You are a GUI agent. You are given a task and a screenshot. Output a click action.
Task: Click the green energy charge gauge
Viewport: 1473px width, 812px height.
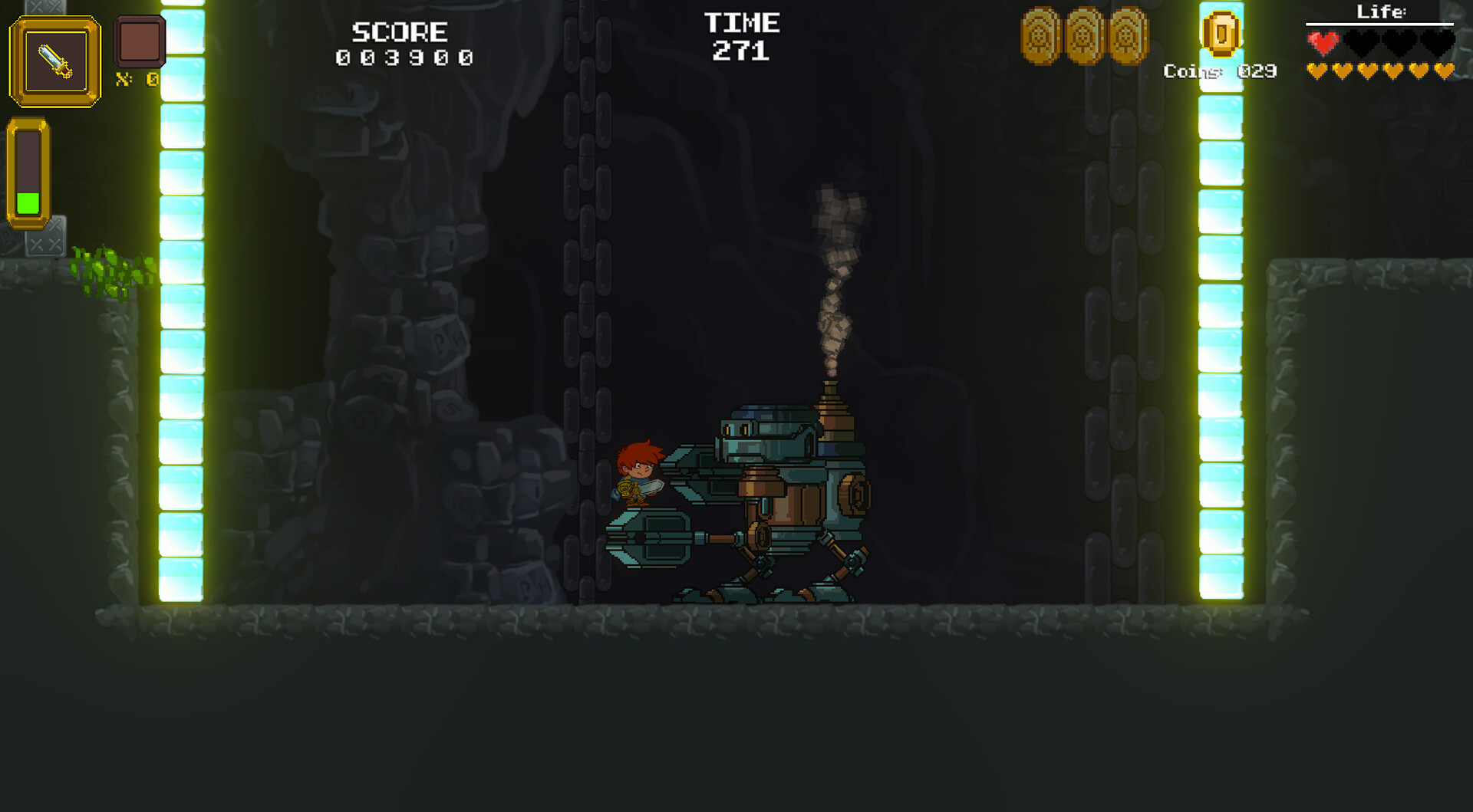point(29,203)
